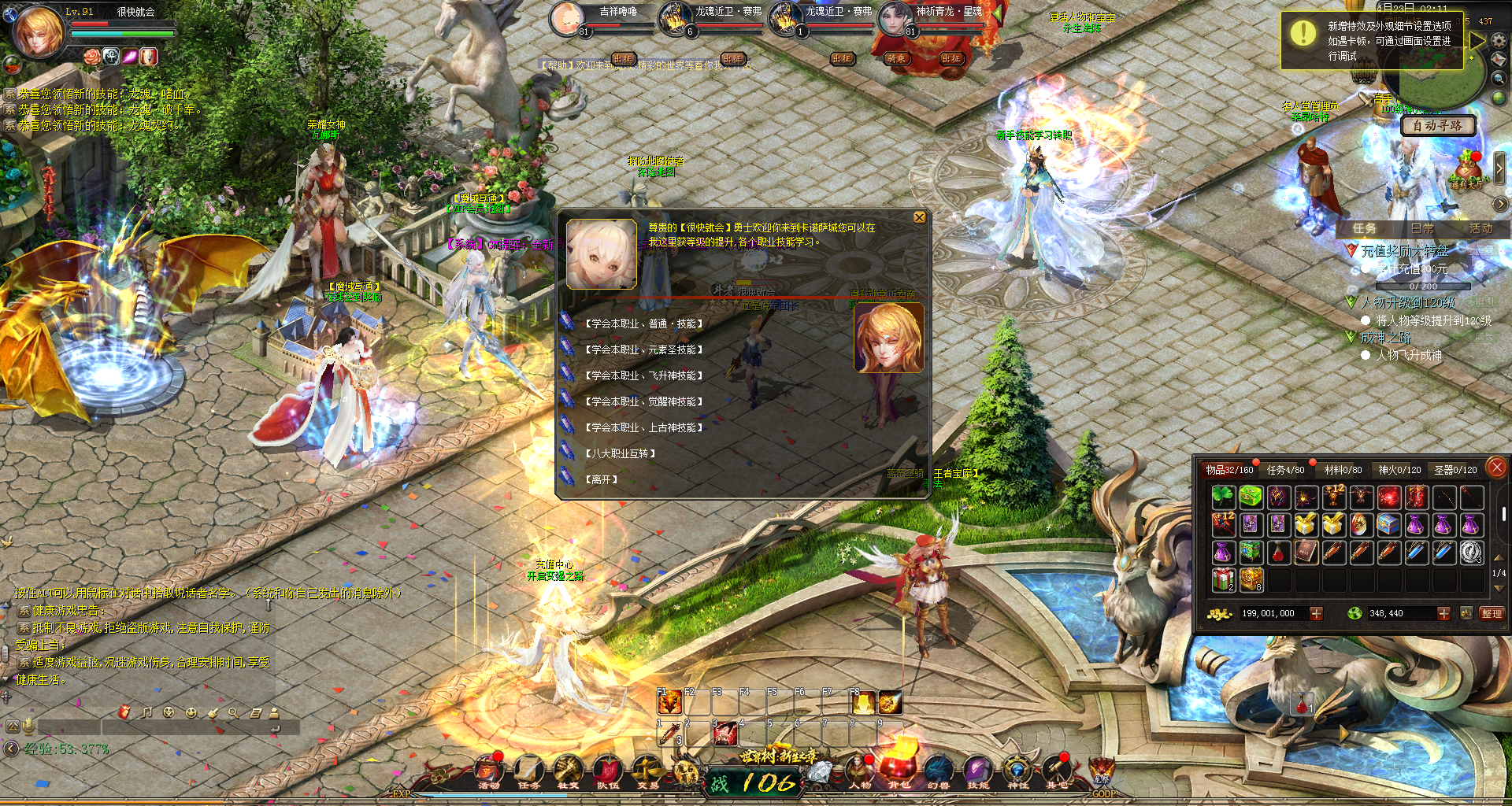Choose 【学会本职业、元素圣技能】 dialogue option
This screenshot has height=806, width=1512.
point(643,349)
